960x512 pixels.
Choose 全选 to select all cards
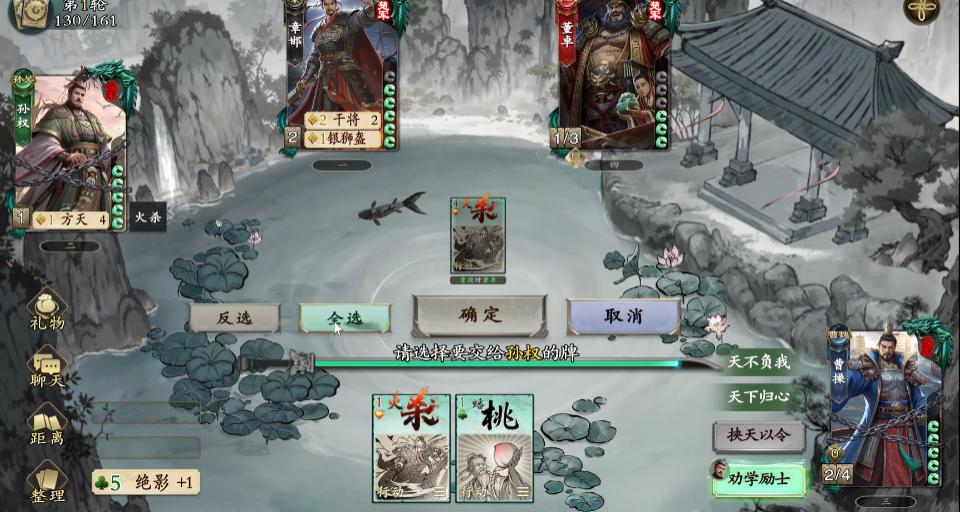(344, 318)
